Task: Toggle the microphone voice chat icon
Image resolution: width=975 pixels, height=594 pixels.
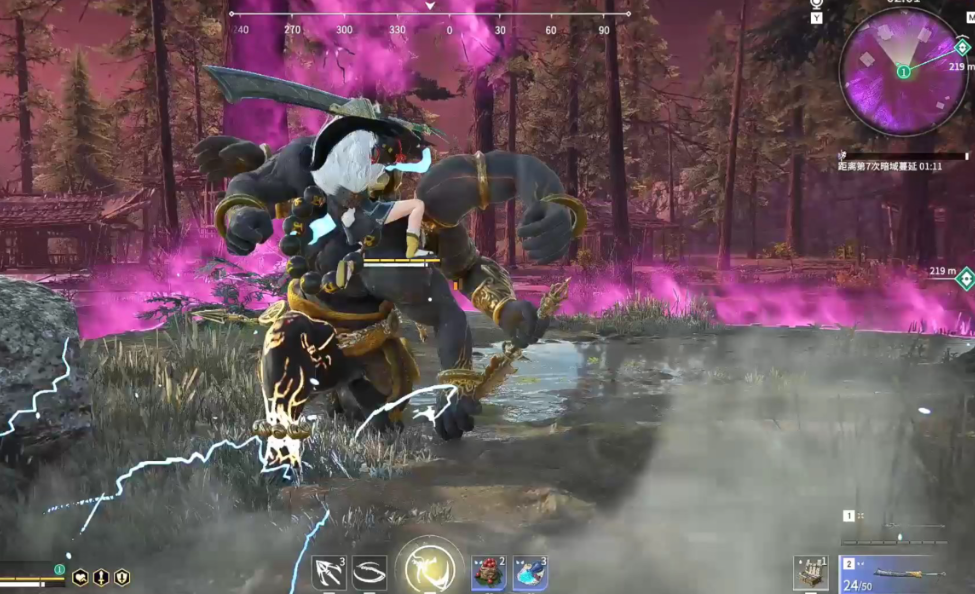Action: 816,5
